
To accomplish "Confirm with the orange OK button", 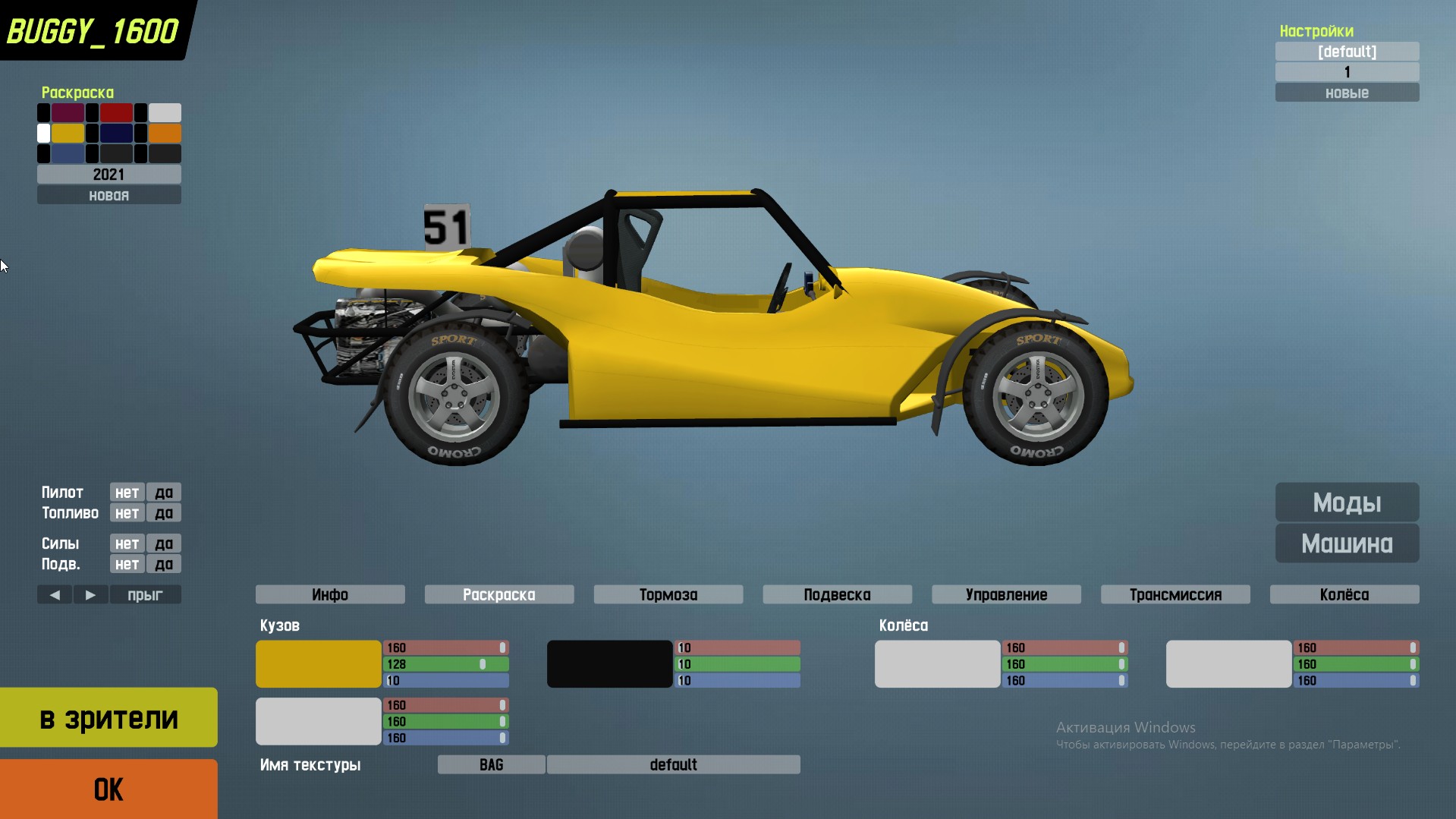I will 108,789.
